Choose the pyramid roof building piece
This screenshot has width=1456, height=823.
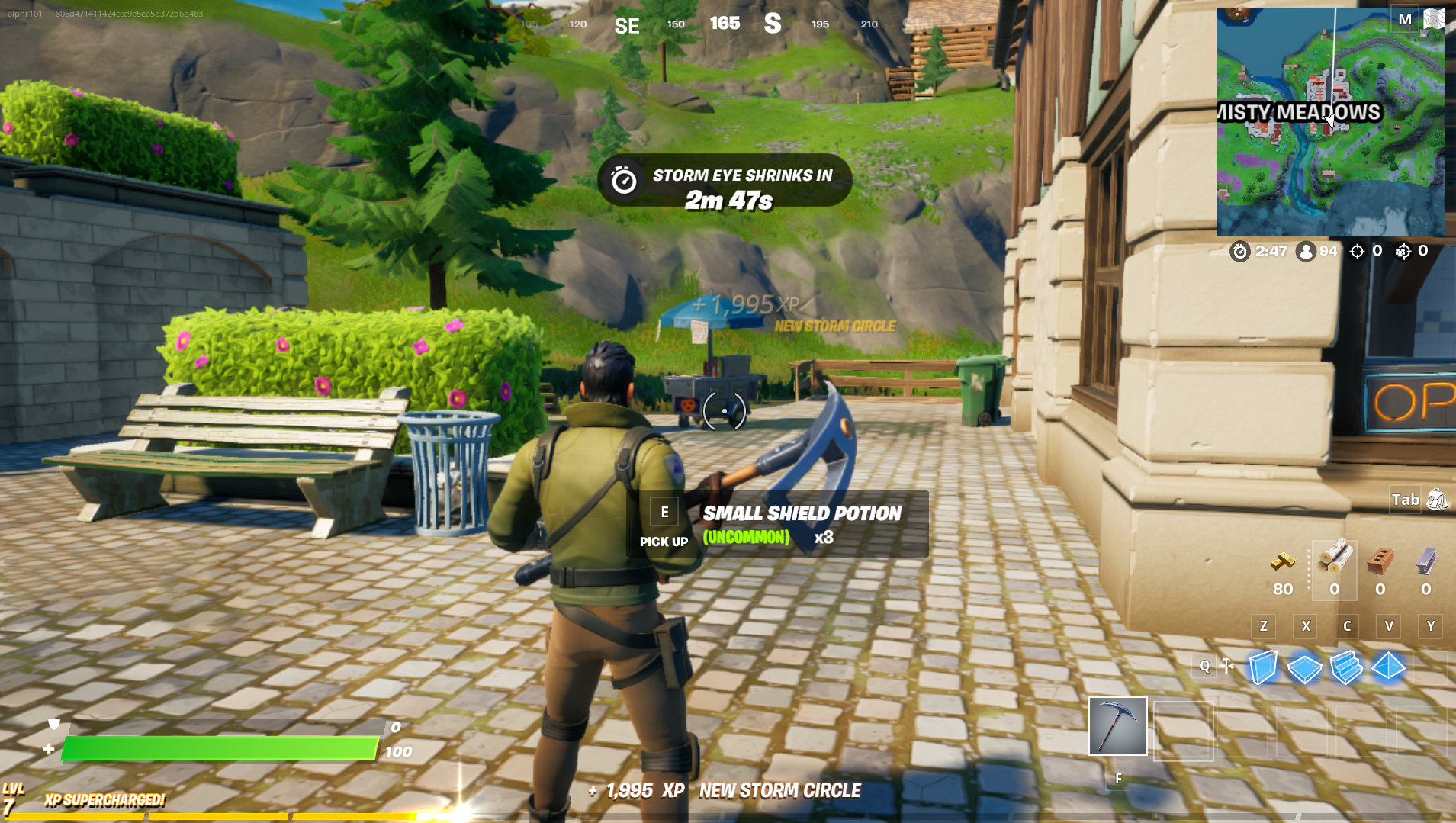(x=1388, y=667)
